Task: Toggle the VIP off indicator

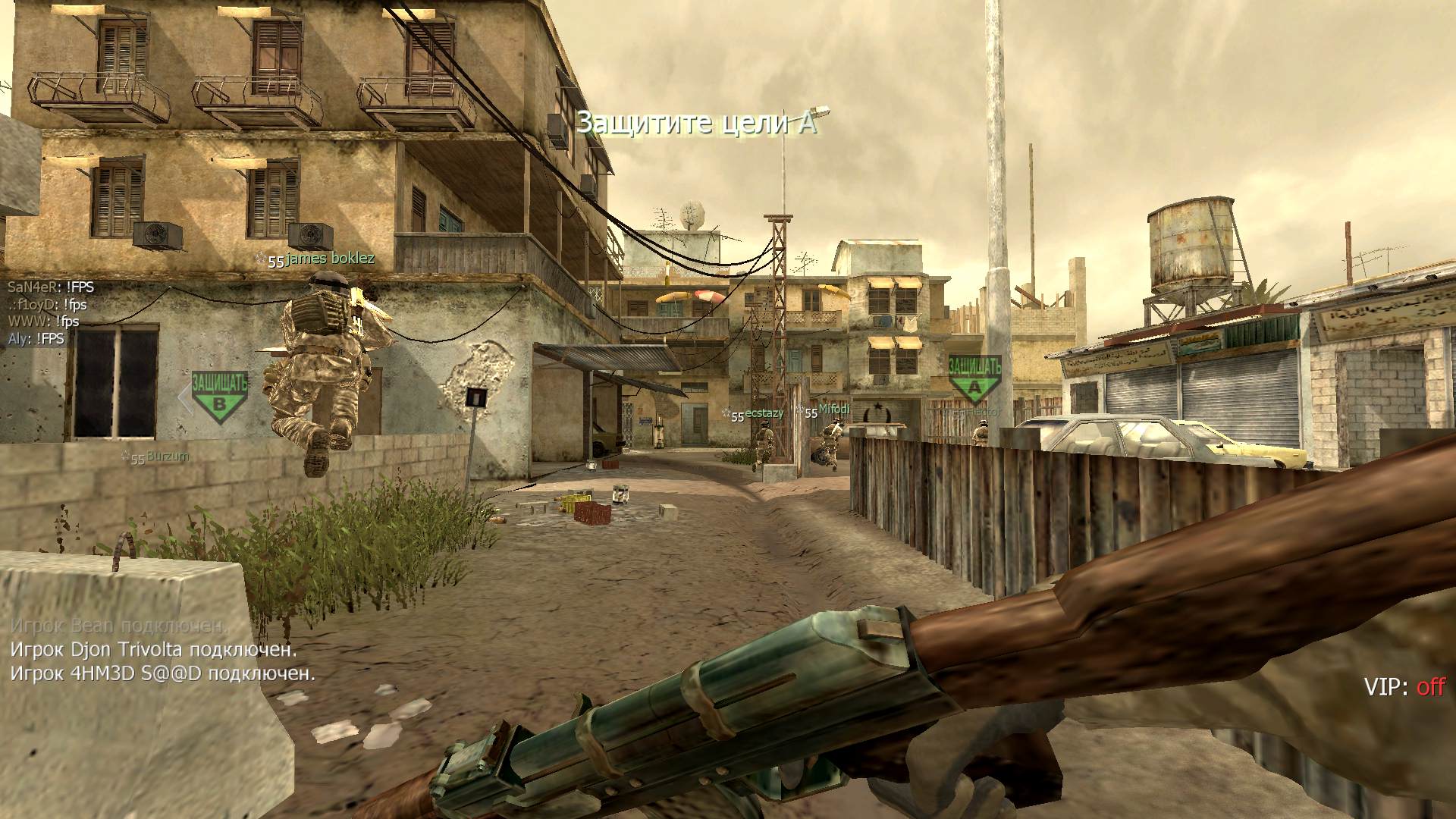Action: coord(1404,687)
